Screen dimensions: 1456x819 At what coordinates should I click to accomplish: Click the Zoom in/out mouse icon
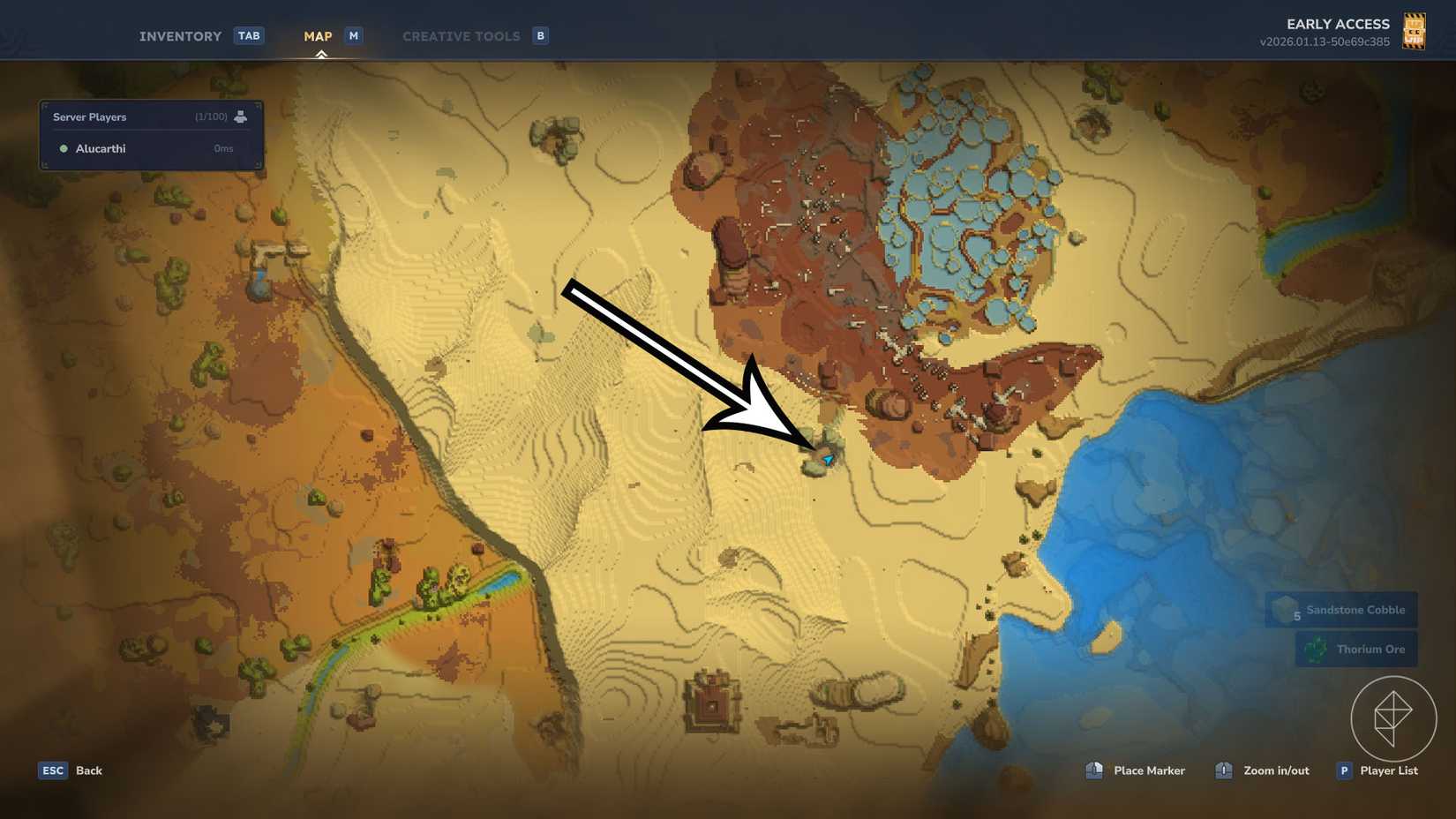point(1223,770)
